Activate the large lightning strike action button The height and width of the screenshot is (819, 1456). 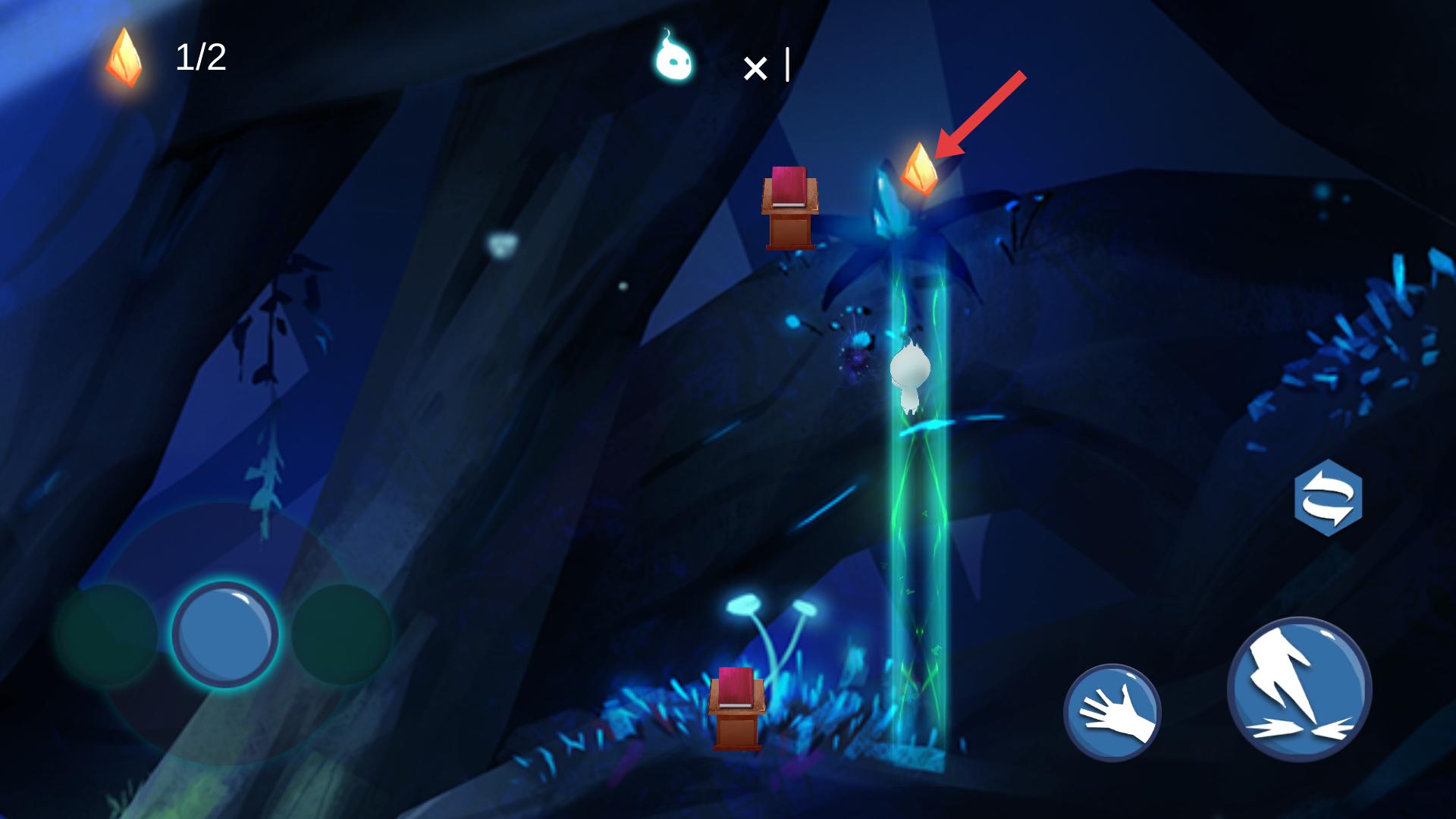pos(1299,689)
